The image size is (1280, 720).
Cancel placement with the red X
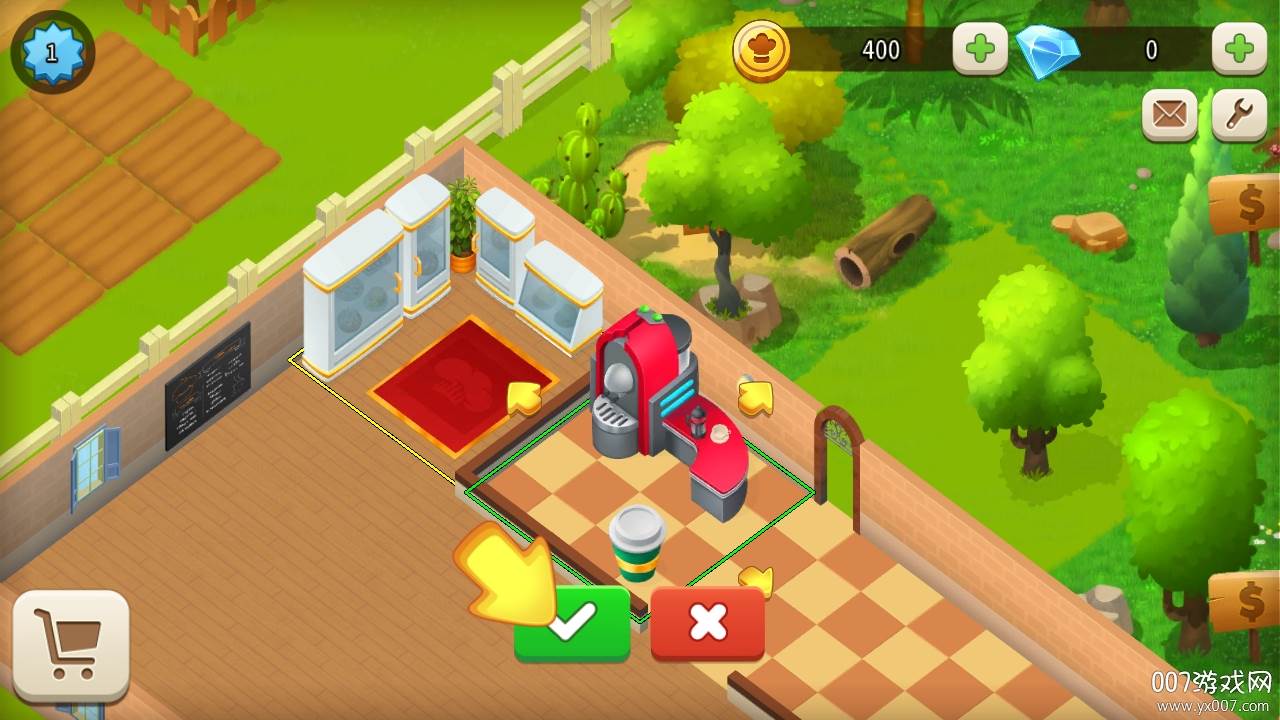[x=707, y=623]
